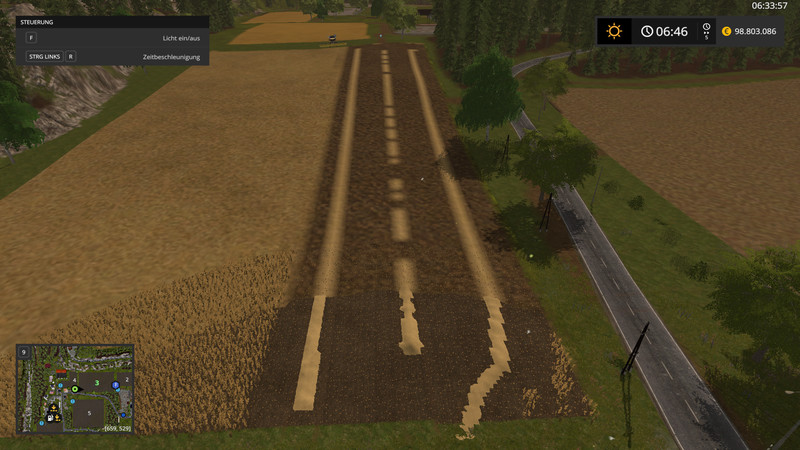Click the sun weather icon
800x450 pixels.
614,31
